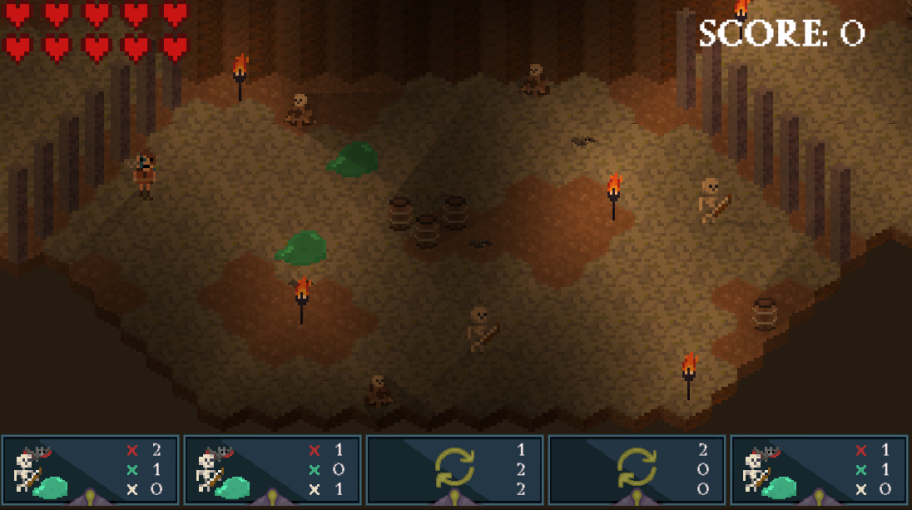The width and height of the screenshot is (912, 510).
Task: Choose the monster card with values 1, 0, 1
Action: point(273,469)
